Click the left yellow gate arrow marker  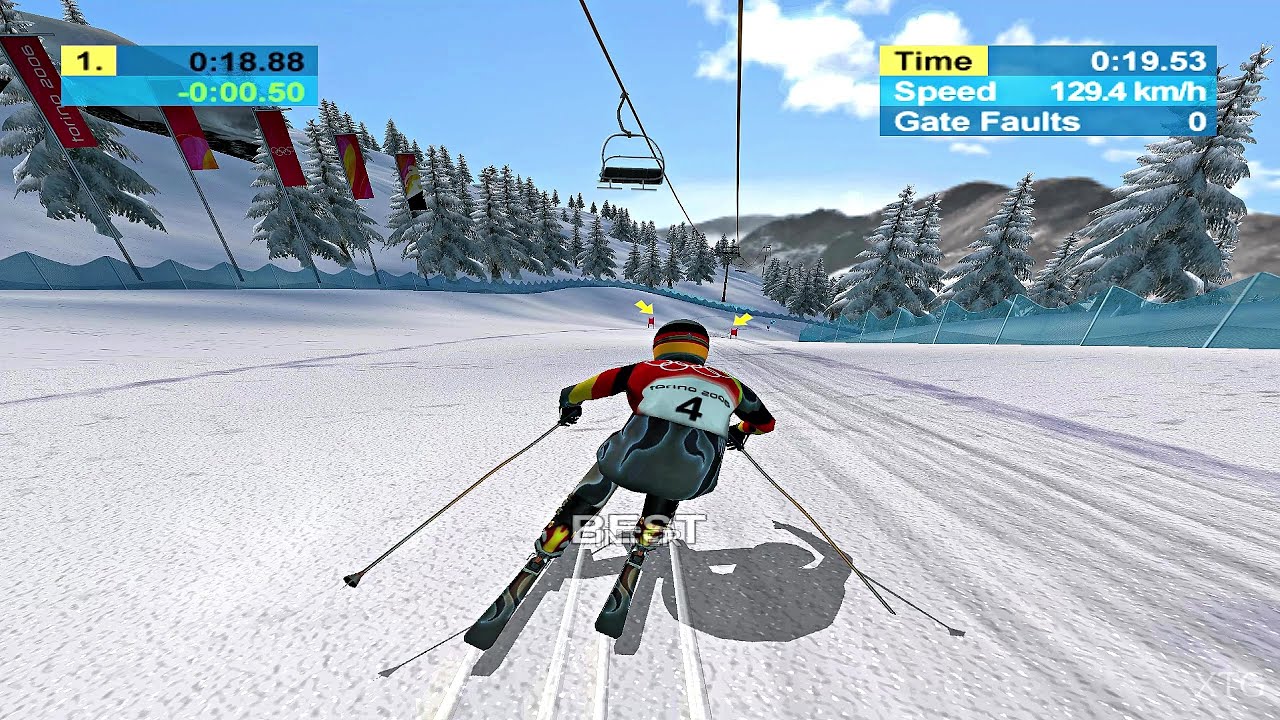(645, 307)
